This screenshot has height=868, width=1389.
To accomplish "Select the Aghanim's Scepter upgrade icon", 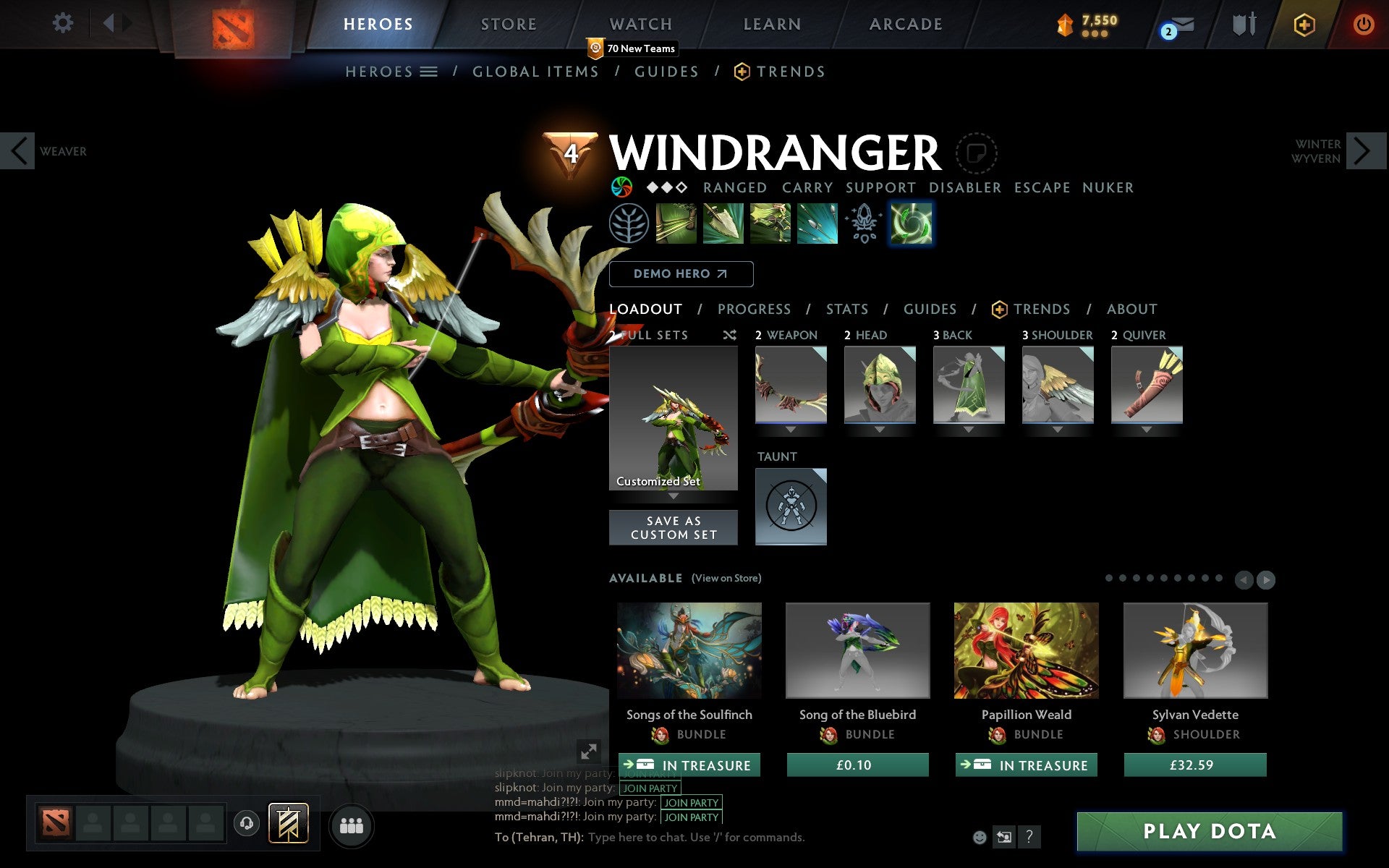I will tap(864, 222).
